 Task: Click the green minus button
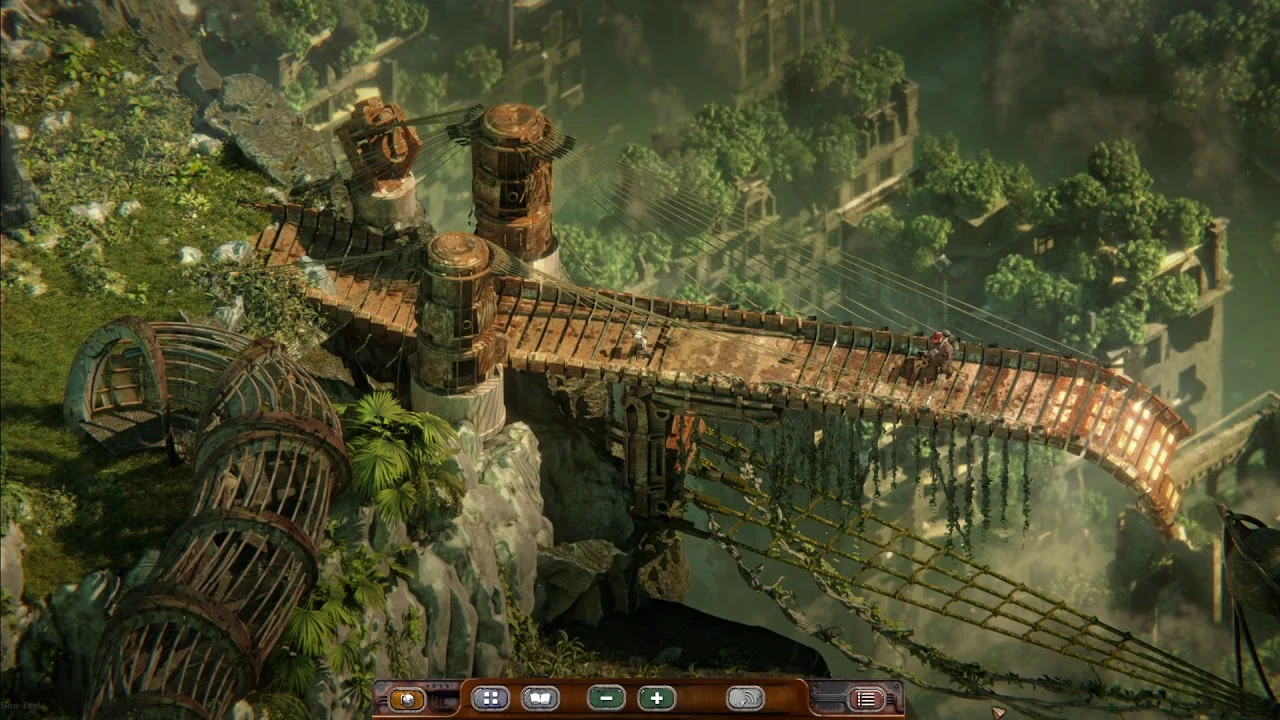click(607, 698)
